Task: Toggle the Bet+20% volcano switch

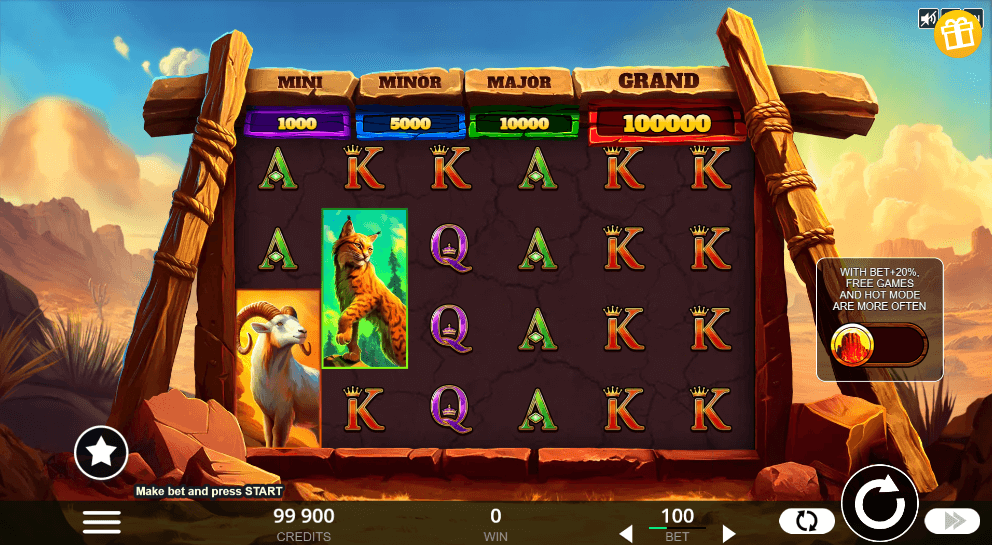Action: click(879, 345)
